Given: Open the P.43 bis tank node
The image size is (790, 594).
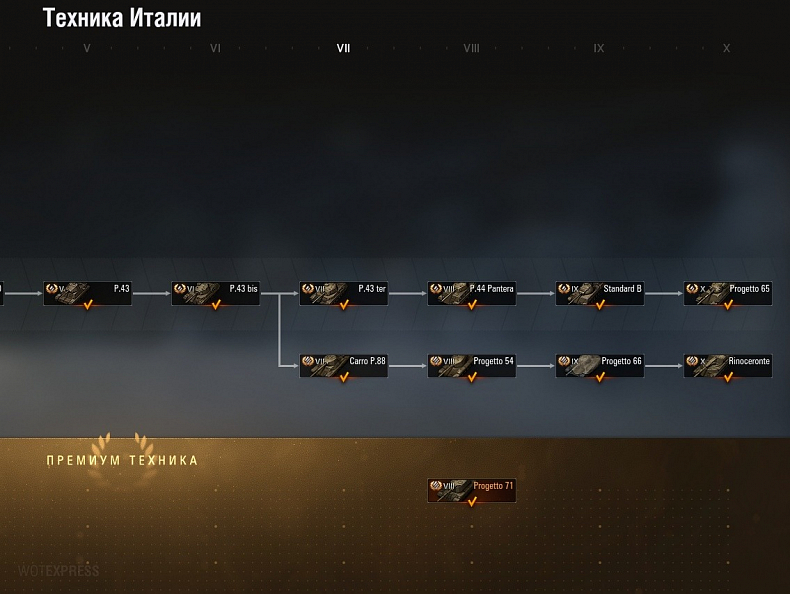Looking at the screenshot, I should [x=215, y=292].
